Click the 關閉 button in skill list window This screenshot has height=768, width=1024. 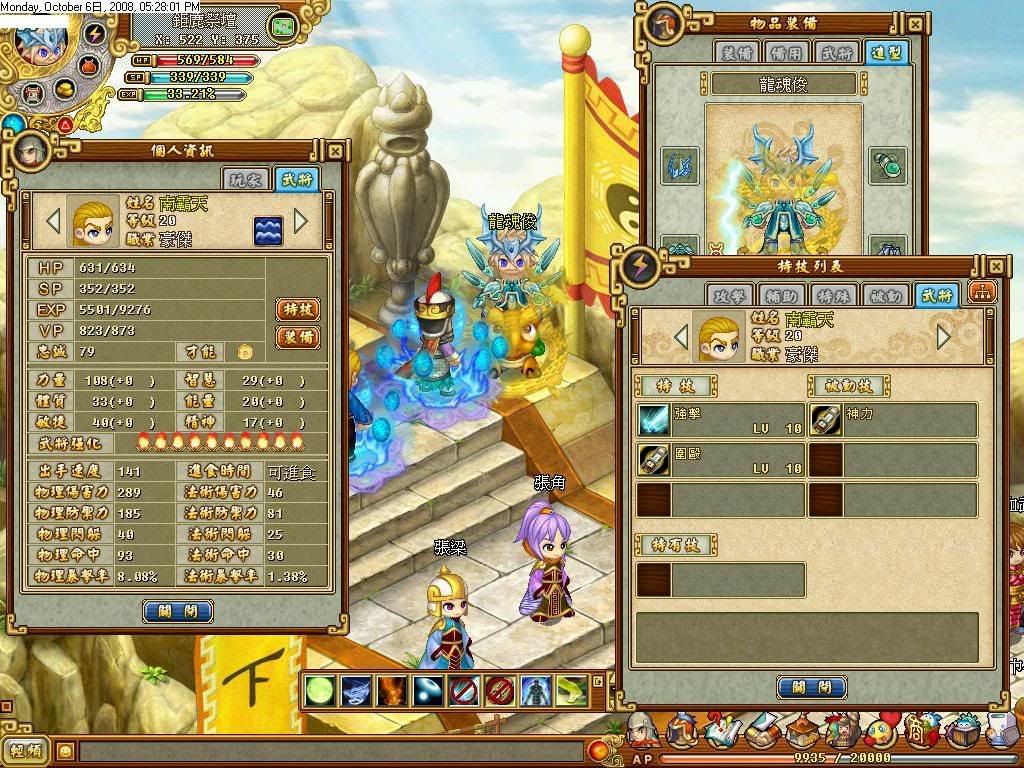[x=811, y=687]
